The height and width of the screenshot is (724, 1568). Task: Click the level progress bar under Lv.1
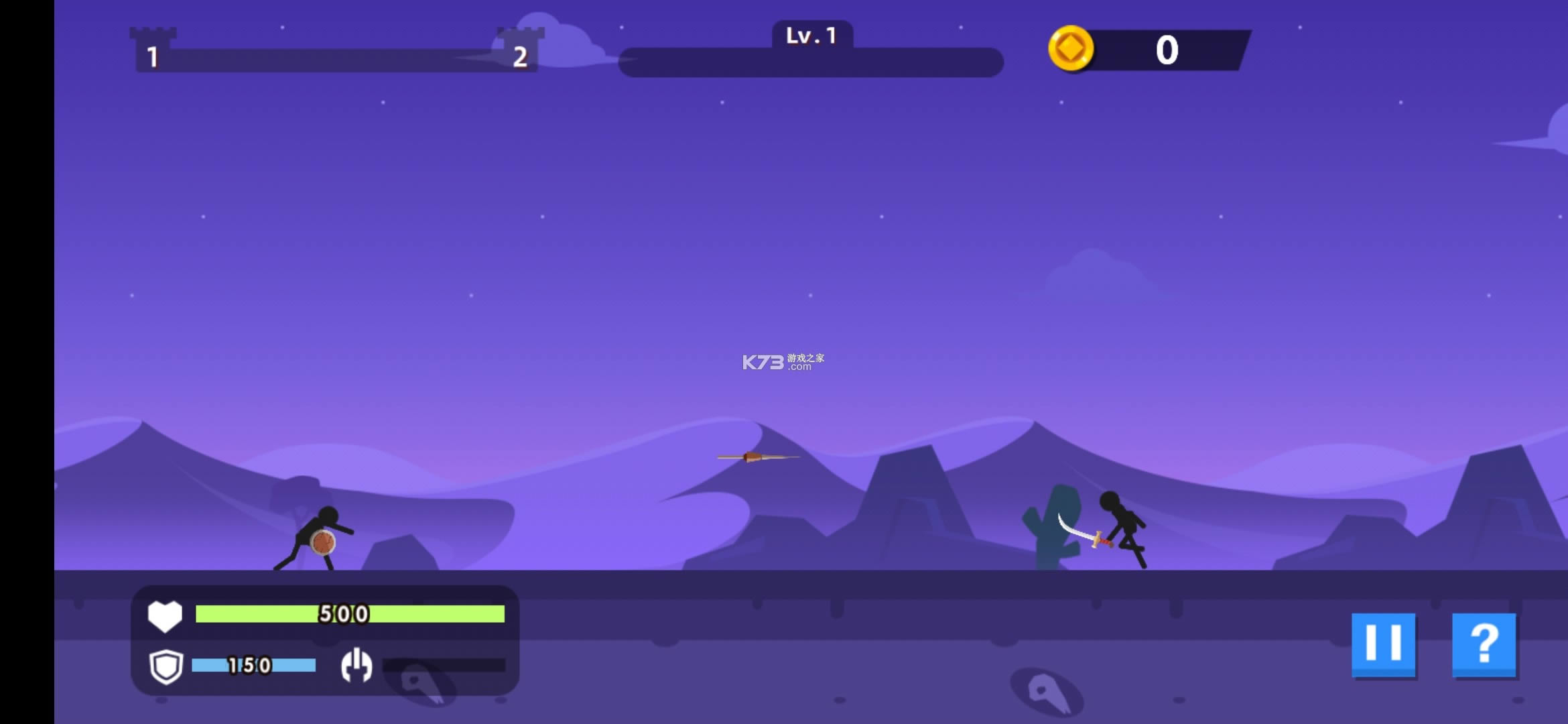[x=809, y=62]
